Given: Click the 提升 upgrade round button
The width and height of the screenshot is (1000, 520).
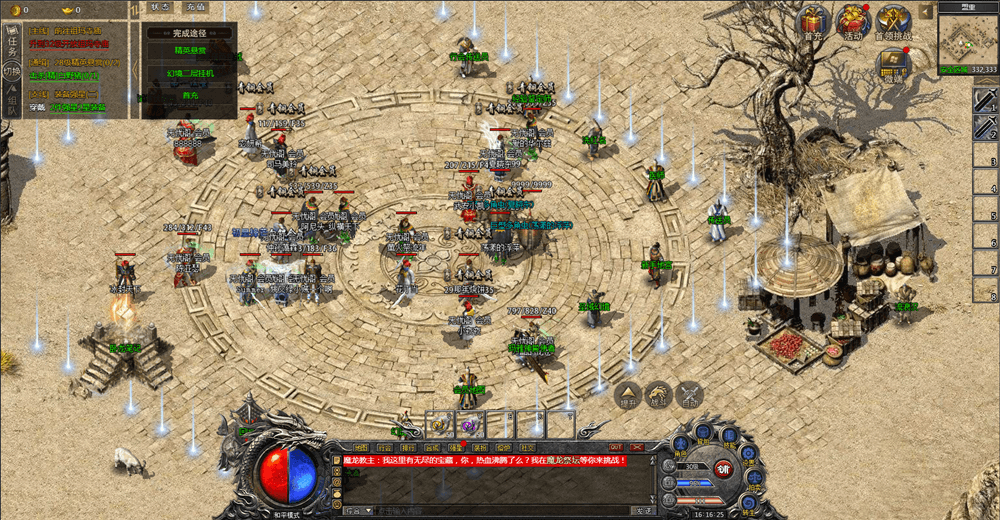Looking at the screenshot, I should (x=627, y=395).
